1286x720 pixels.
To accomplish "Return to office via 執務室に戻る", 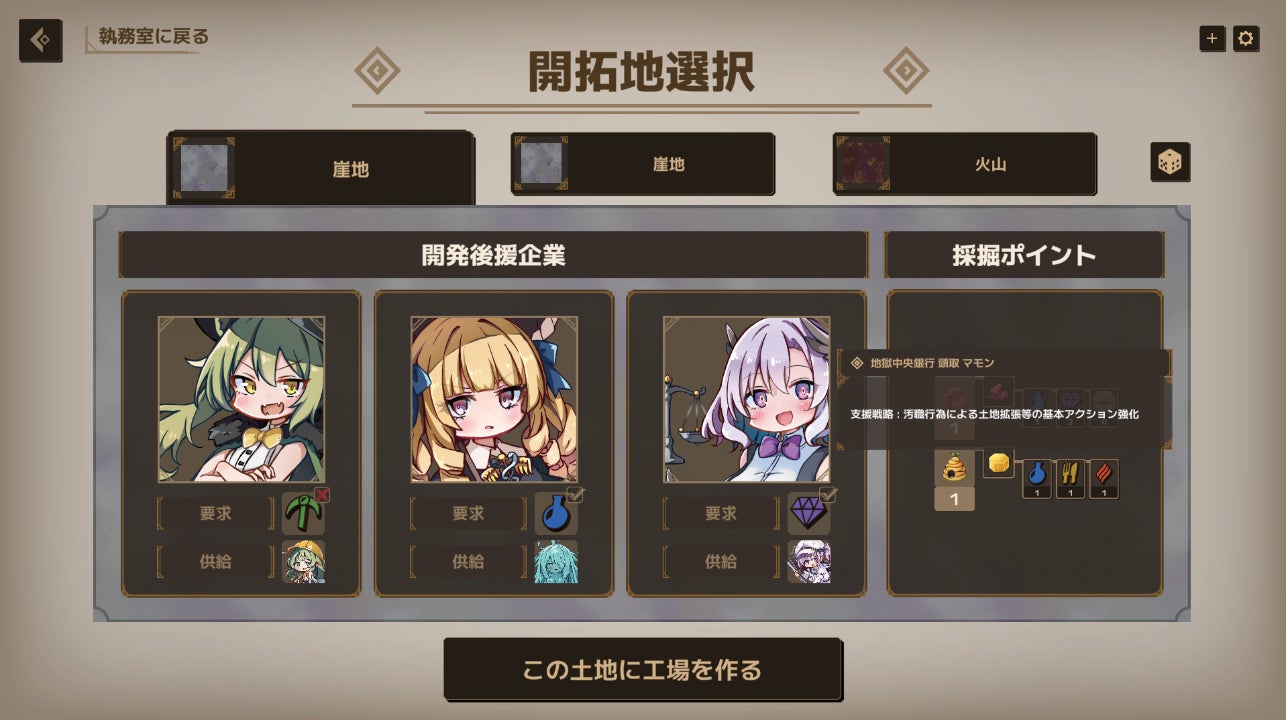I will click(x=153, y=37).
